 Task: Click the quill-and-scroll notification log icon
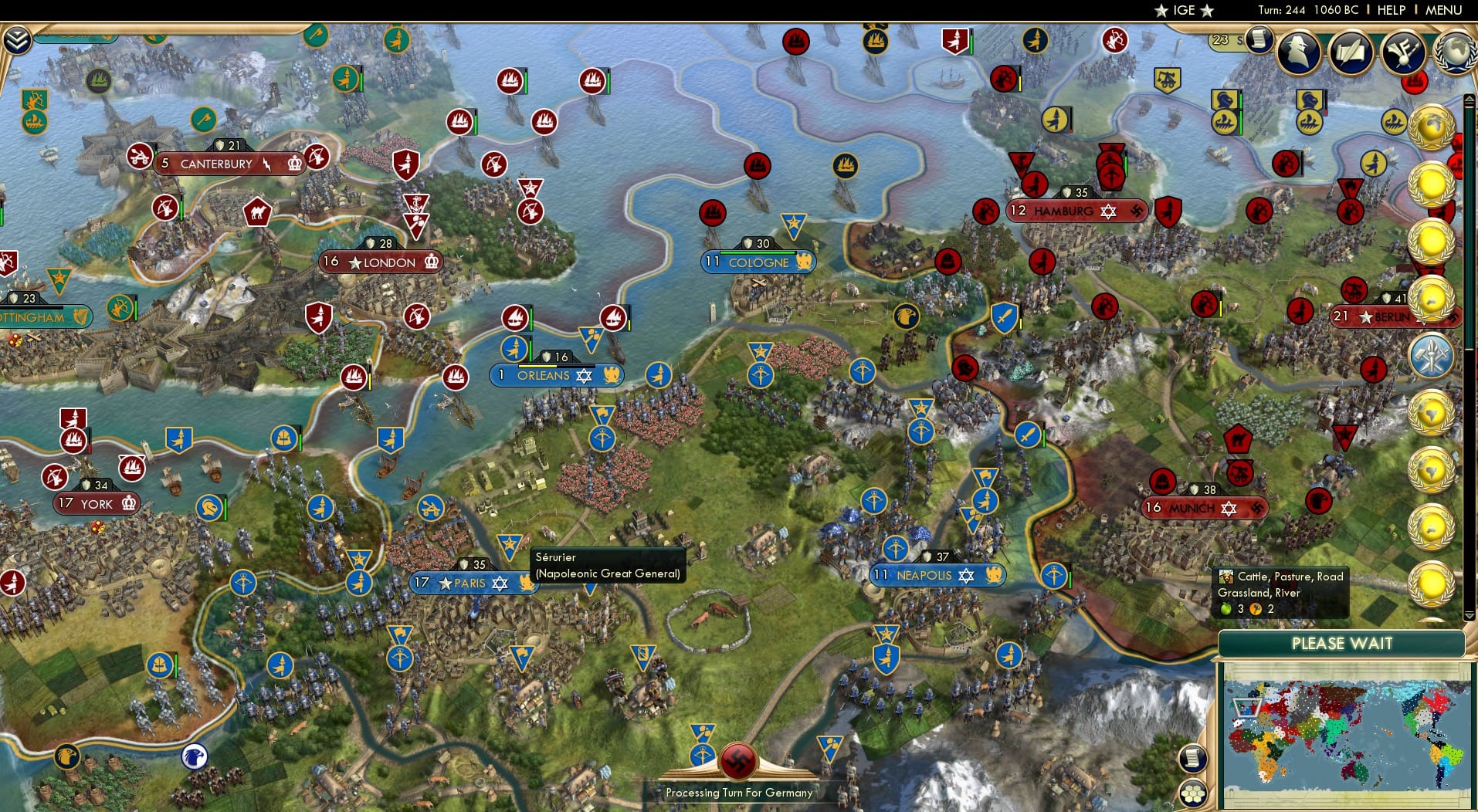coord(1349,52)
